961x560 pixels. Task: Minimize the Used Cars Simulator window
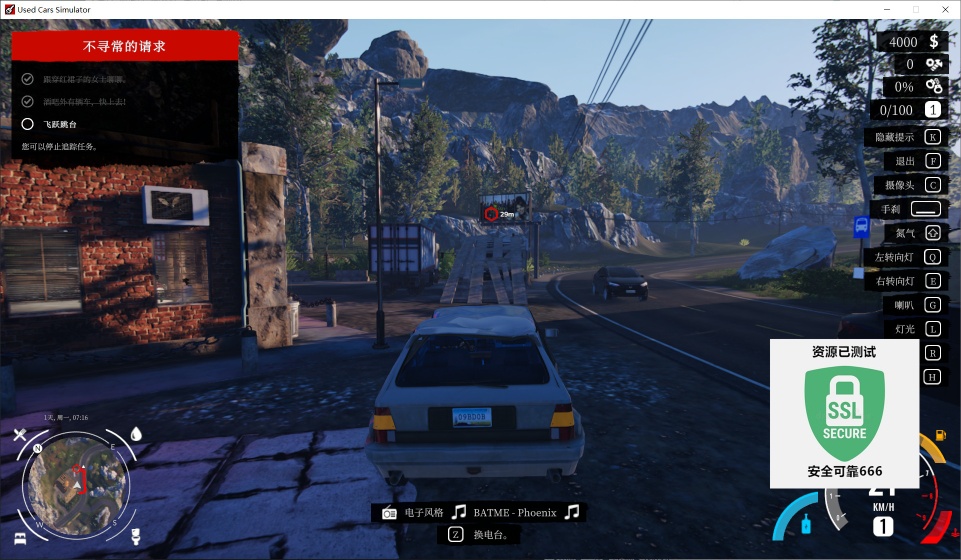click(x=887, y=9)
